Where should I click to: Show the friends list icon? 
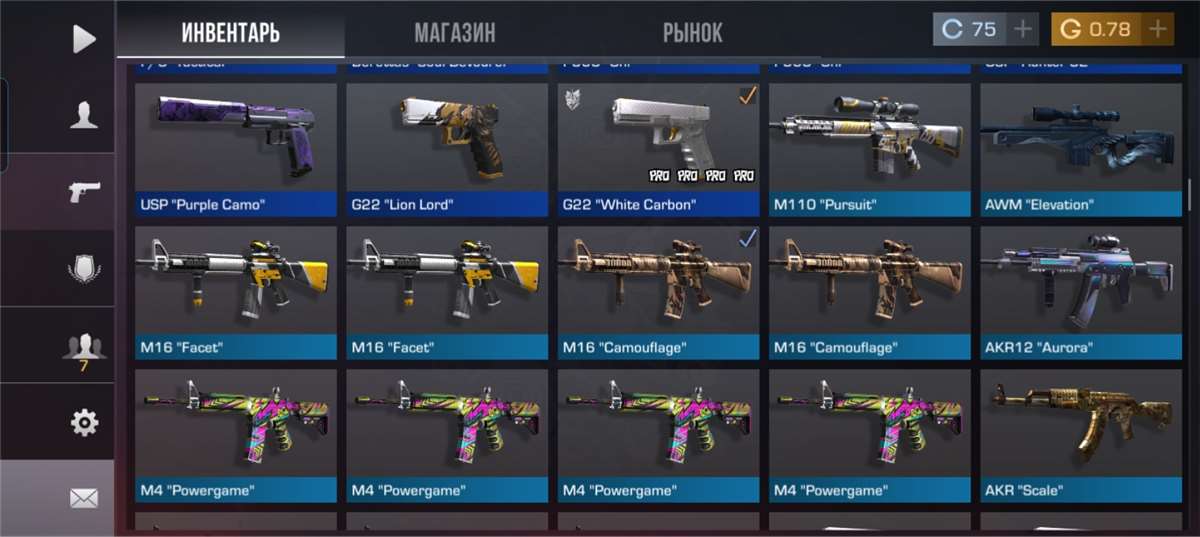84,345
